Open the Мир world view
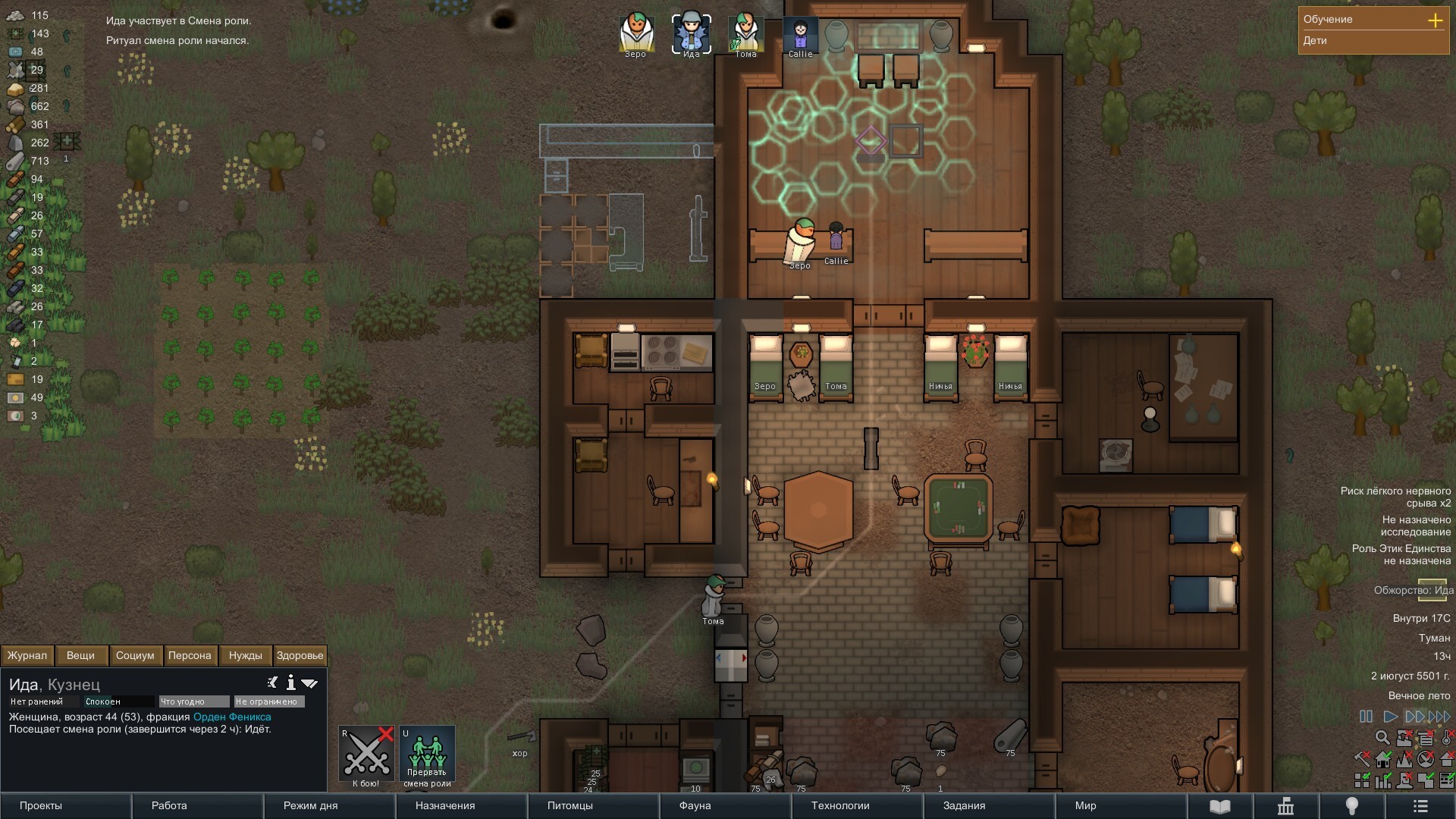Image resolution: width=1456 pixels, height=819 pixels. 1121,805
